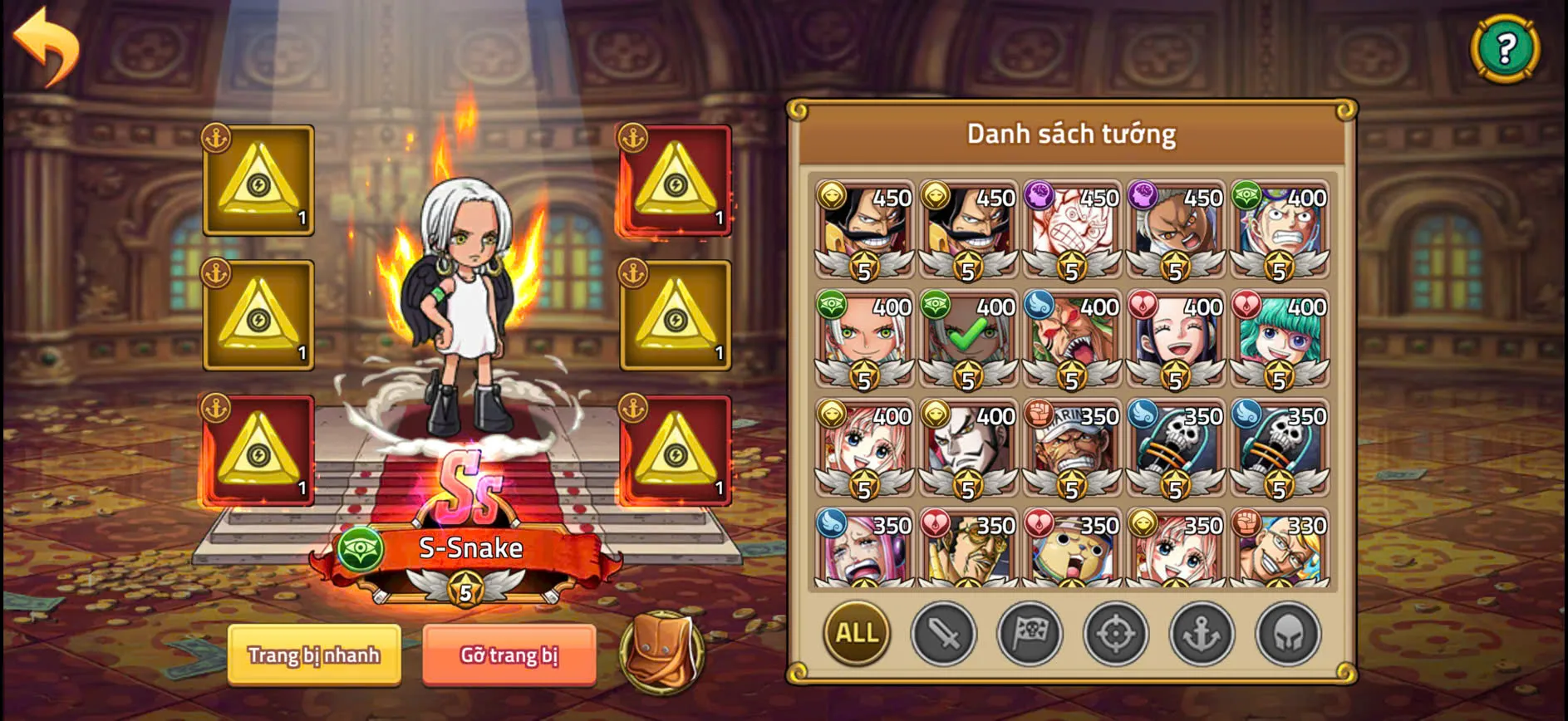
Task: Select the sword class filter icon
Action: tap(943, 634)
